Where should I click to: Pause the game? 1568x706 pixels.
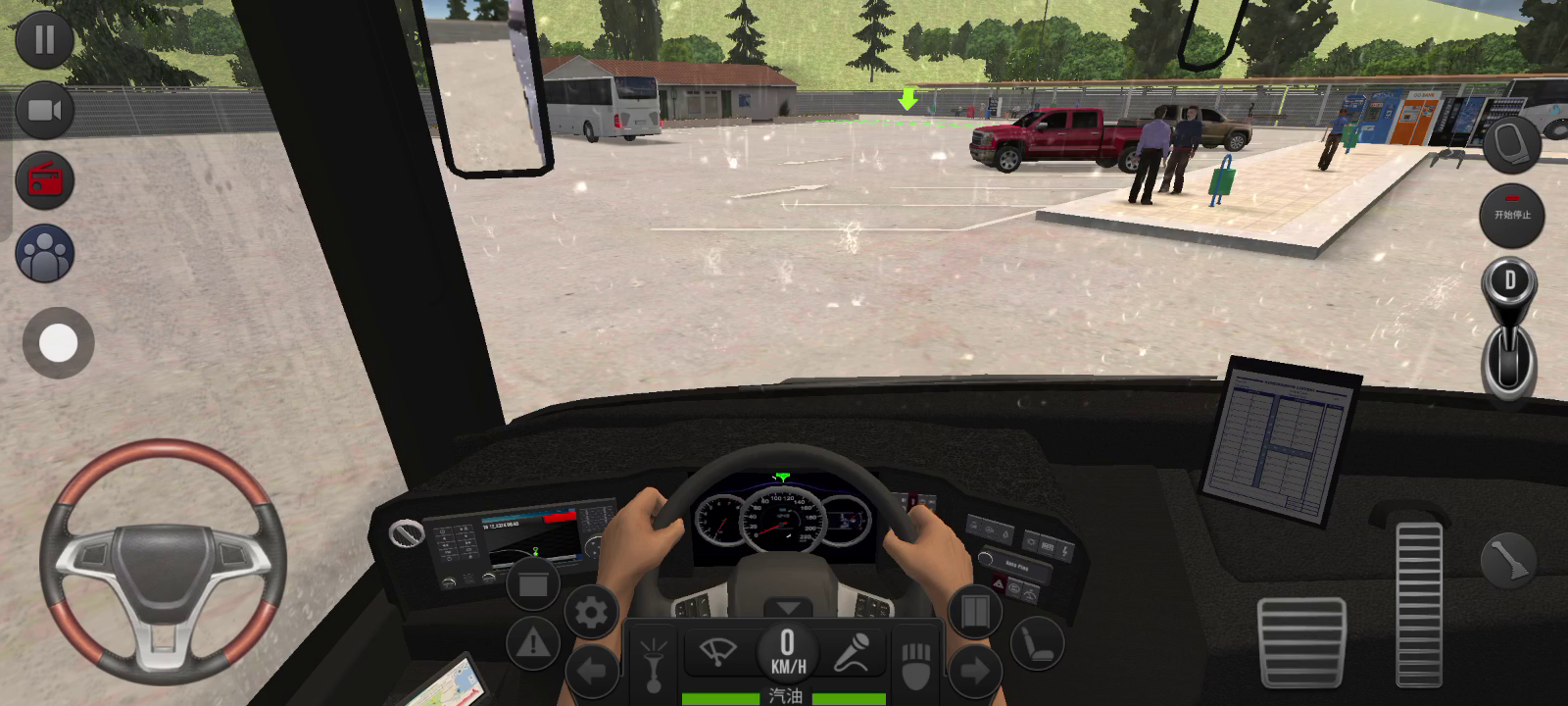point(44,39)
